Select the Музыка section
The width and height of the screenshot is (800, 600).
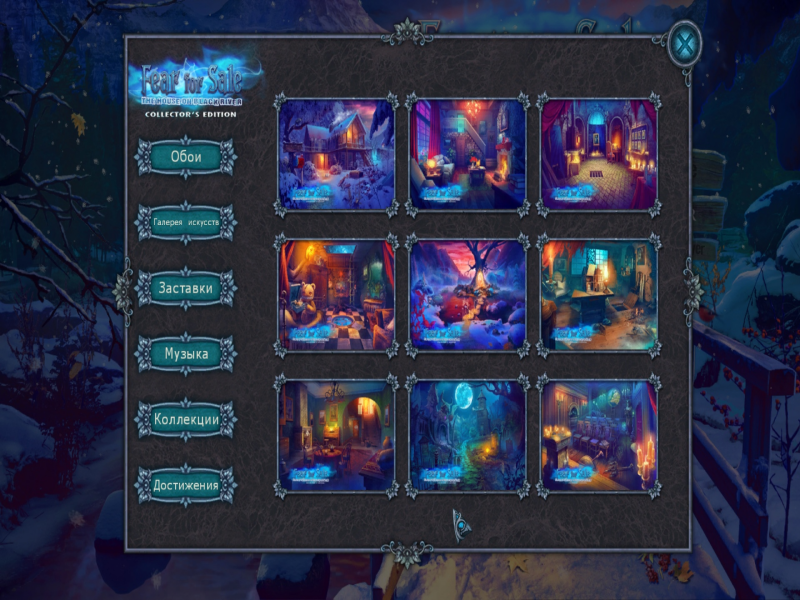(x=186, y=354)
